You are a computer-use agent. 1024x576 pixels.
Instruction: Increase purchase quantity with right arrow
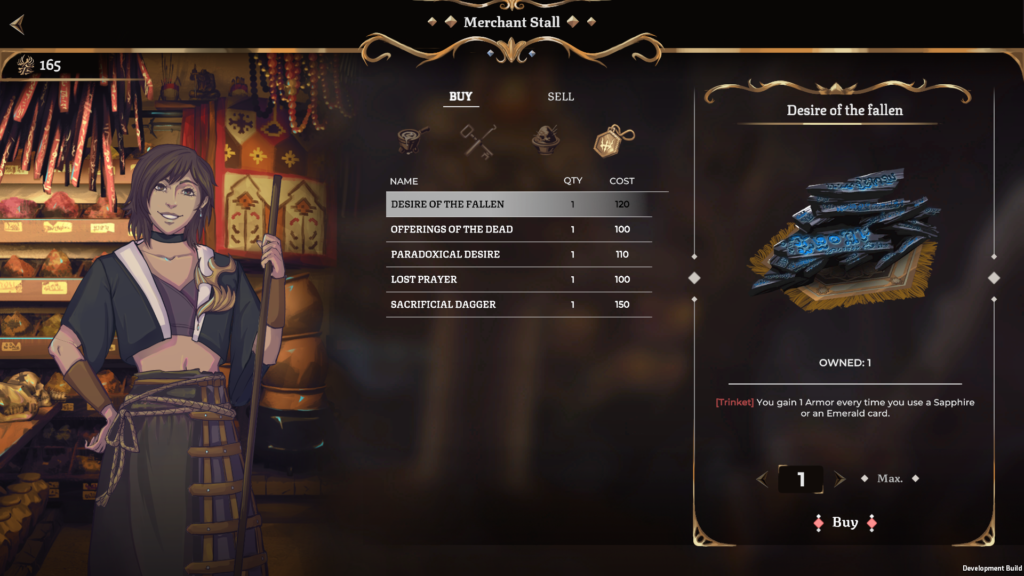(x=839, y=479)
